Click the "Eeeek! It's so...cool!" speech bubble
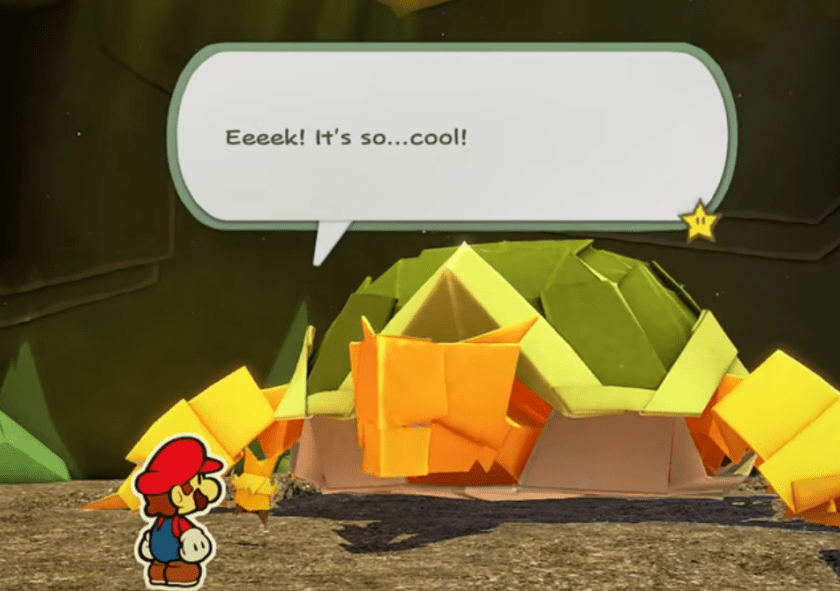Screen dimensions: 840x591 452,137
